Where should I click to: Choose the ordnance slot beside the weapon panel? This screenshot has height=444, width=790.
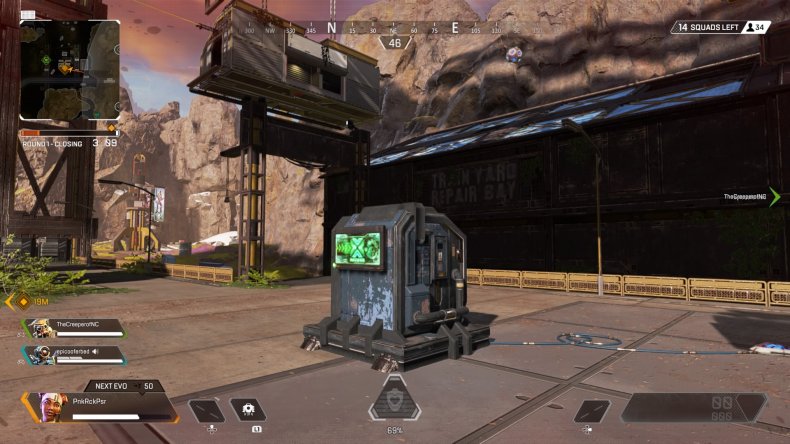[591, 410]
